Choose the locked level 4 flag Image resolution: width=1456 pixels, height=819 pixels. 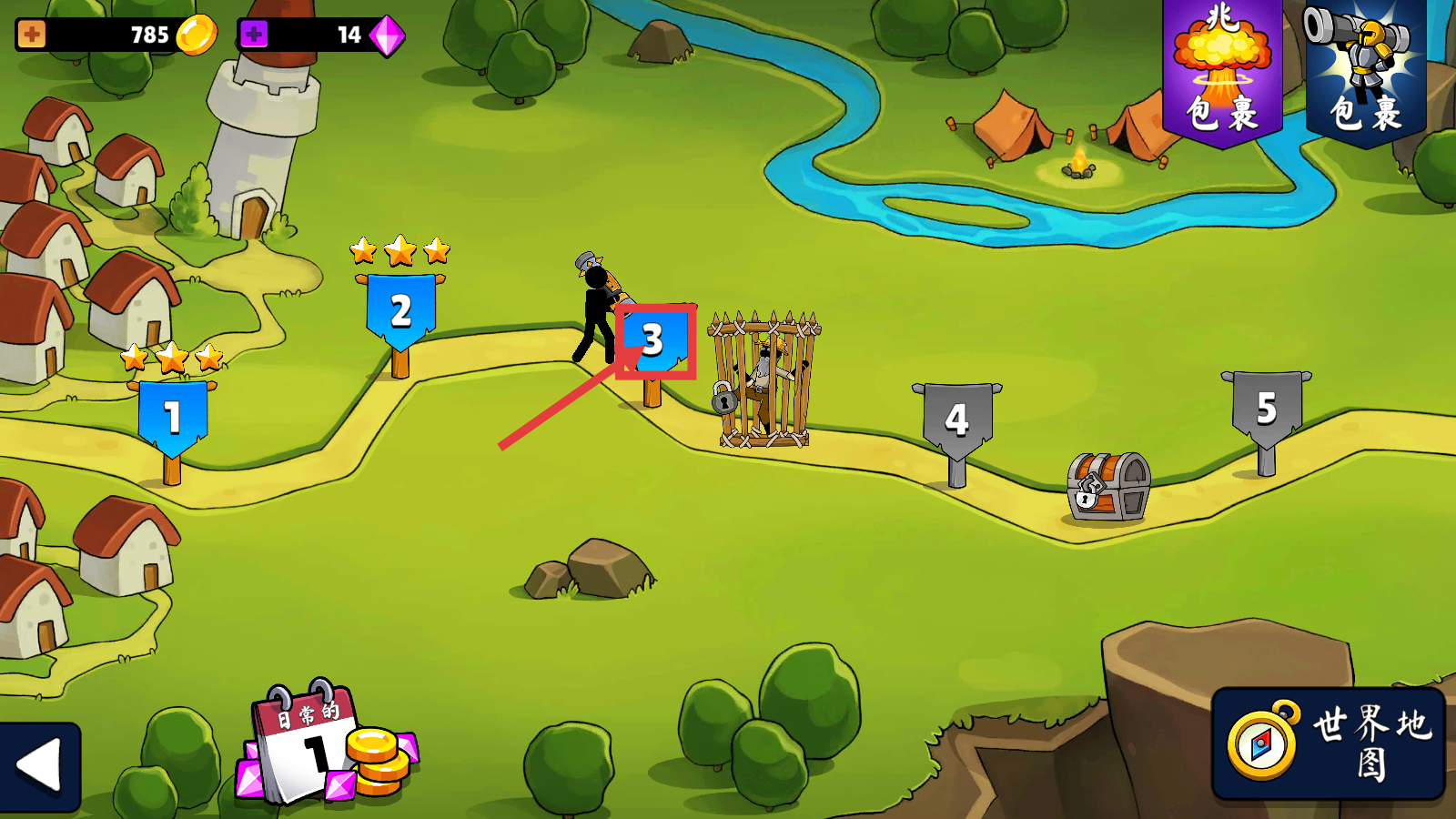coord(956,420)
